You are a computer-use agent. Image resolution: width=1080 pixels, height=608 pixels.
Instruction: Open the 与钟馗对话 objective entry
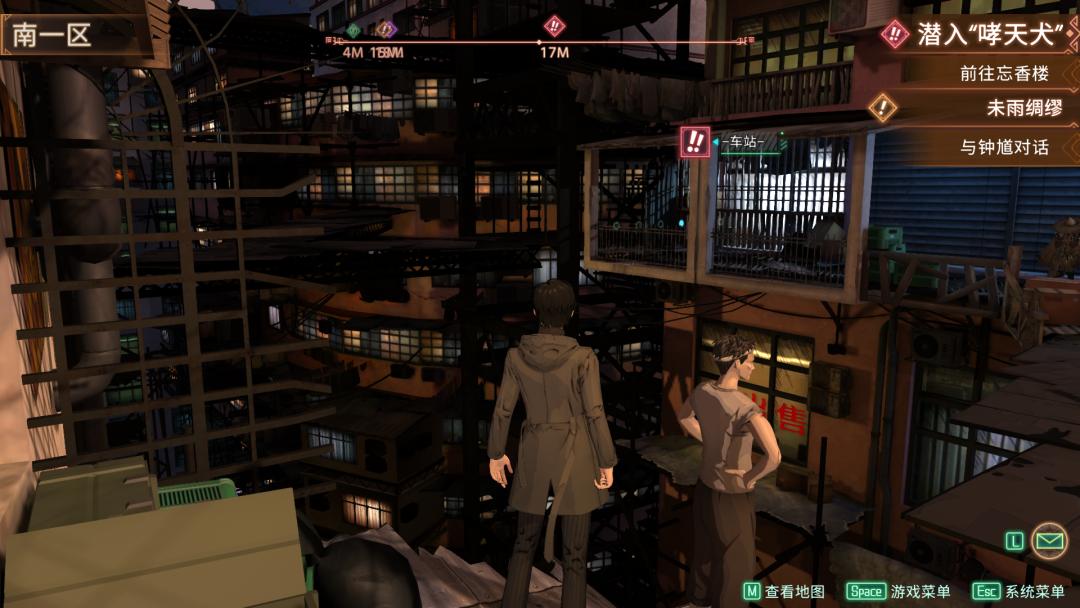pyautogui.click(x=1004, y=147)
